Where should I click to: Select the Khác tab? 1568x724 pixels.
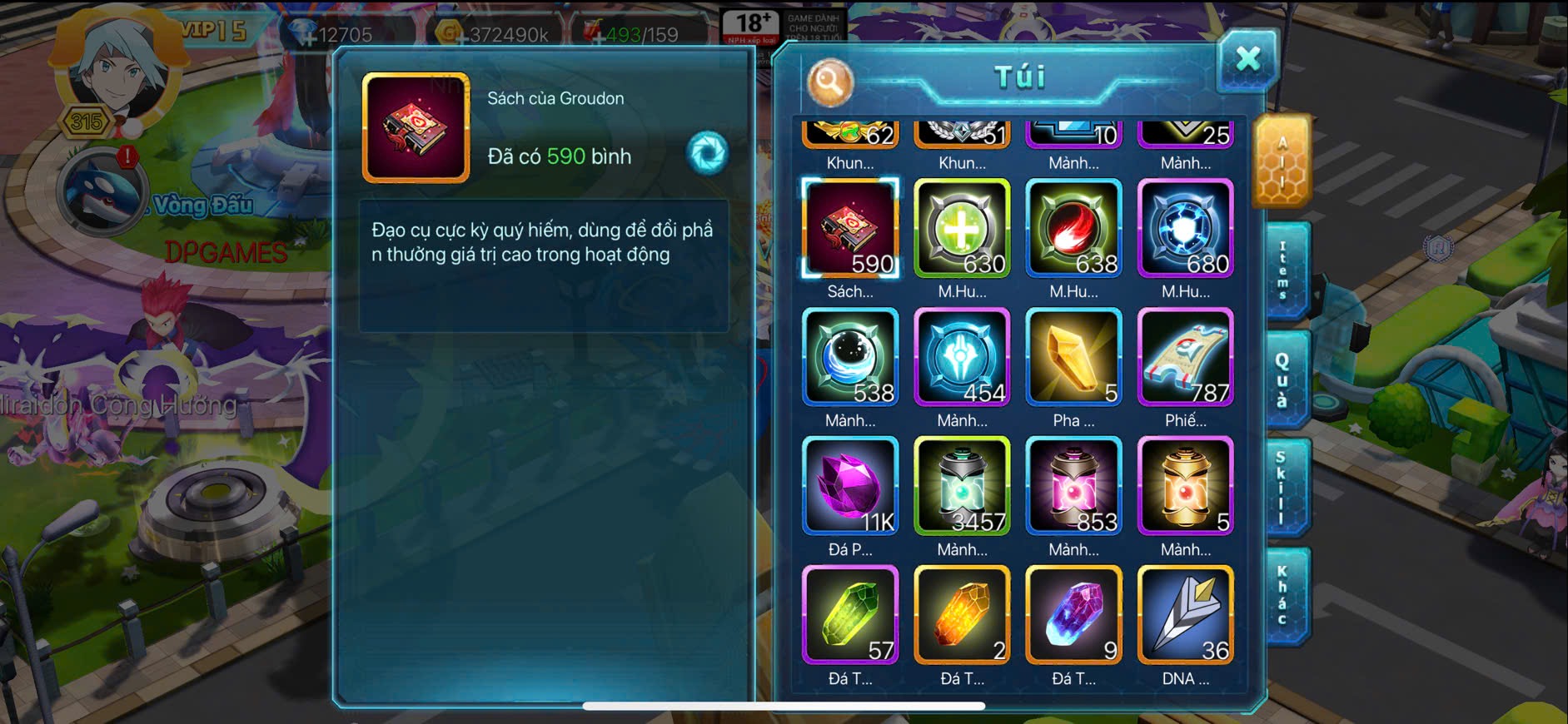point(1283,595)
